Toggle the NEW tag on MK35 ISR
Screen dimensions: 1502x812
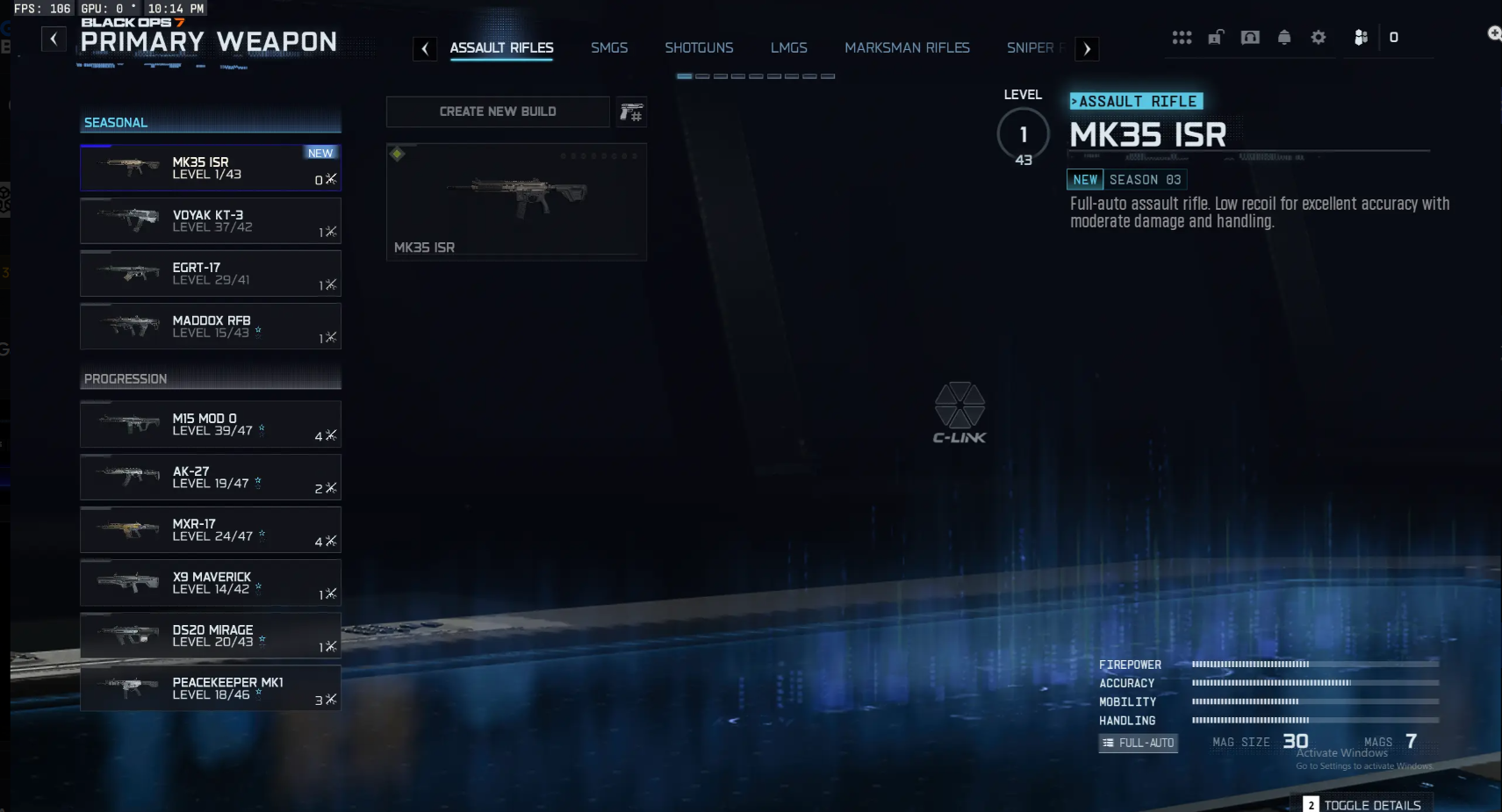pos(320,153)
